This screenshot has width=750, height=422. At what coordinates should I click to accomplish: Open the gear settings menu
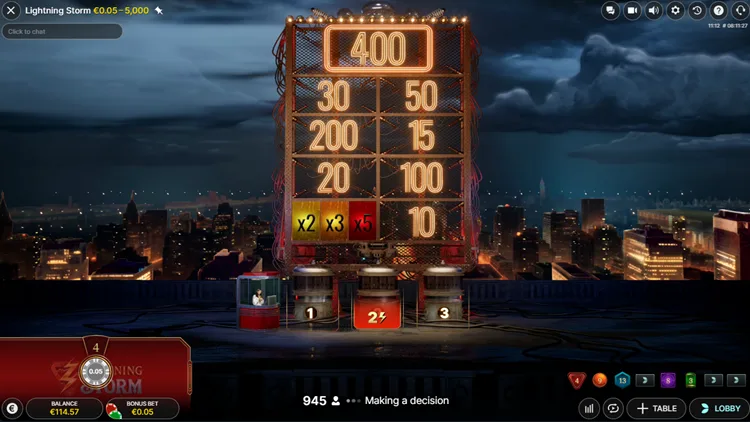click(675, 10)
